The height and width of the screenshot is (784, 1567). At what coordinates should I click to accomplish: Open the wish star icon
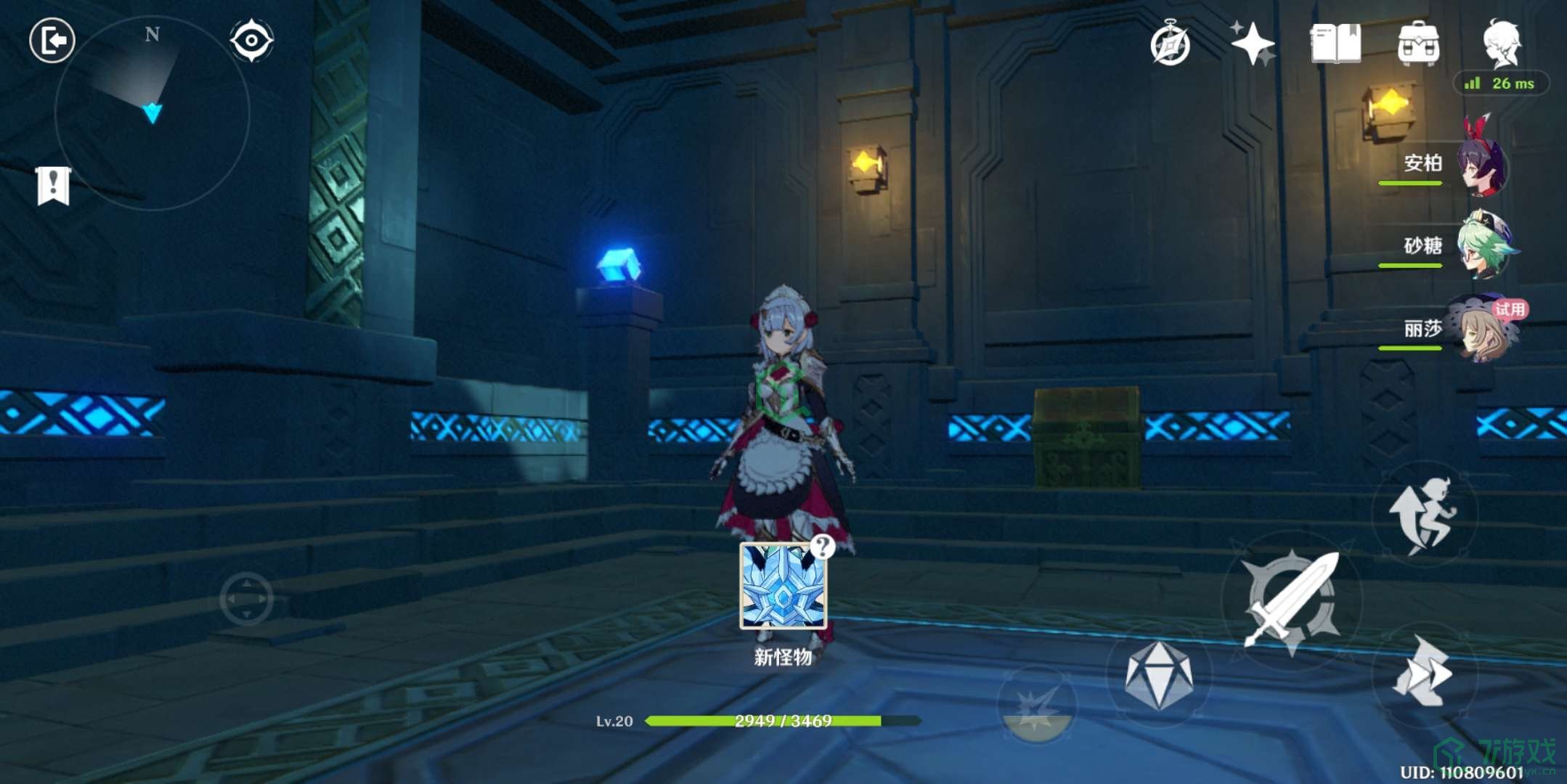click(x=1253, y=44)
